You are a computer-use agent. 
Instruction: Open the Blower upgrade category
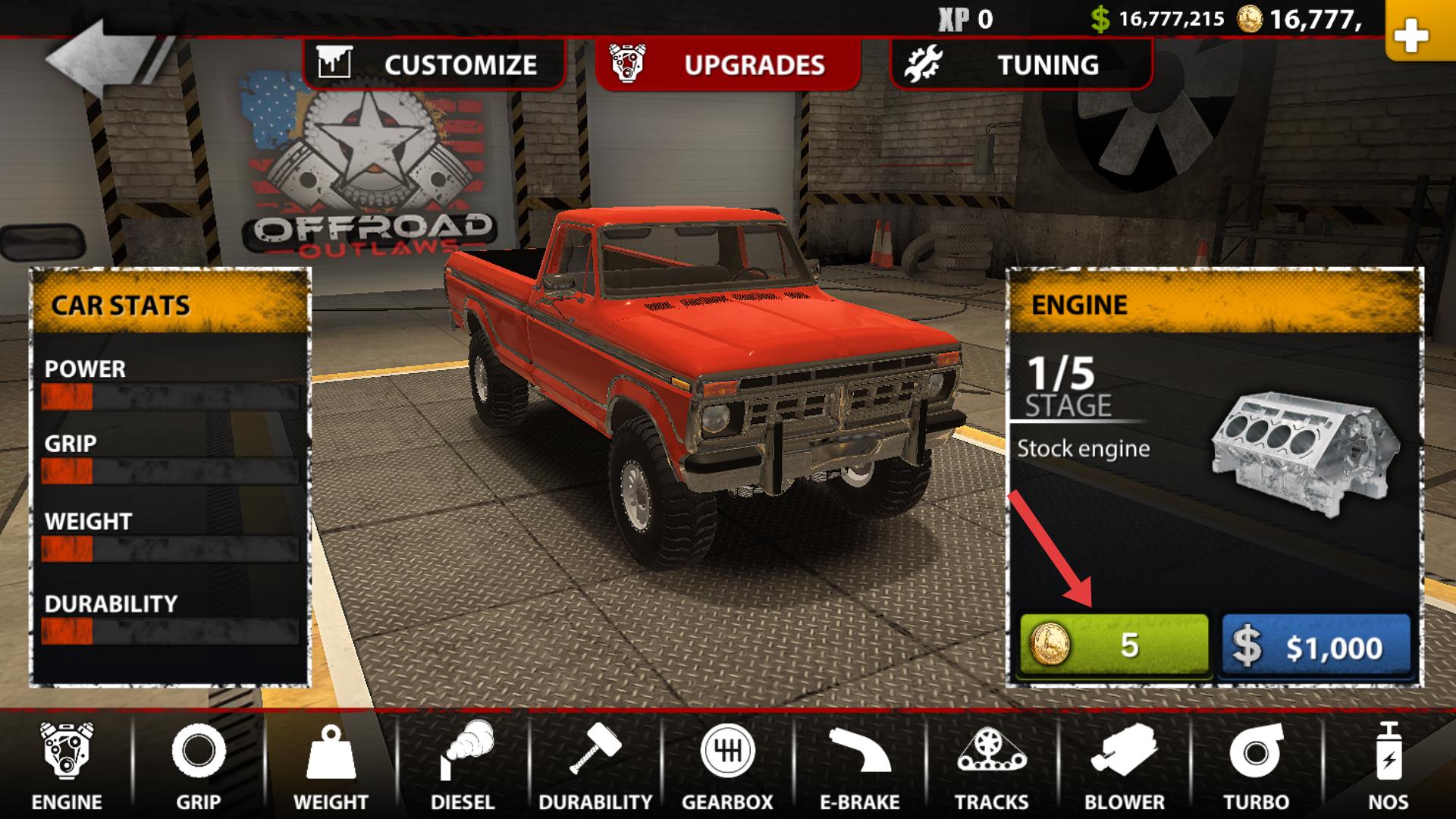(x=1124, y=766)
